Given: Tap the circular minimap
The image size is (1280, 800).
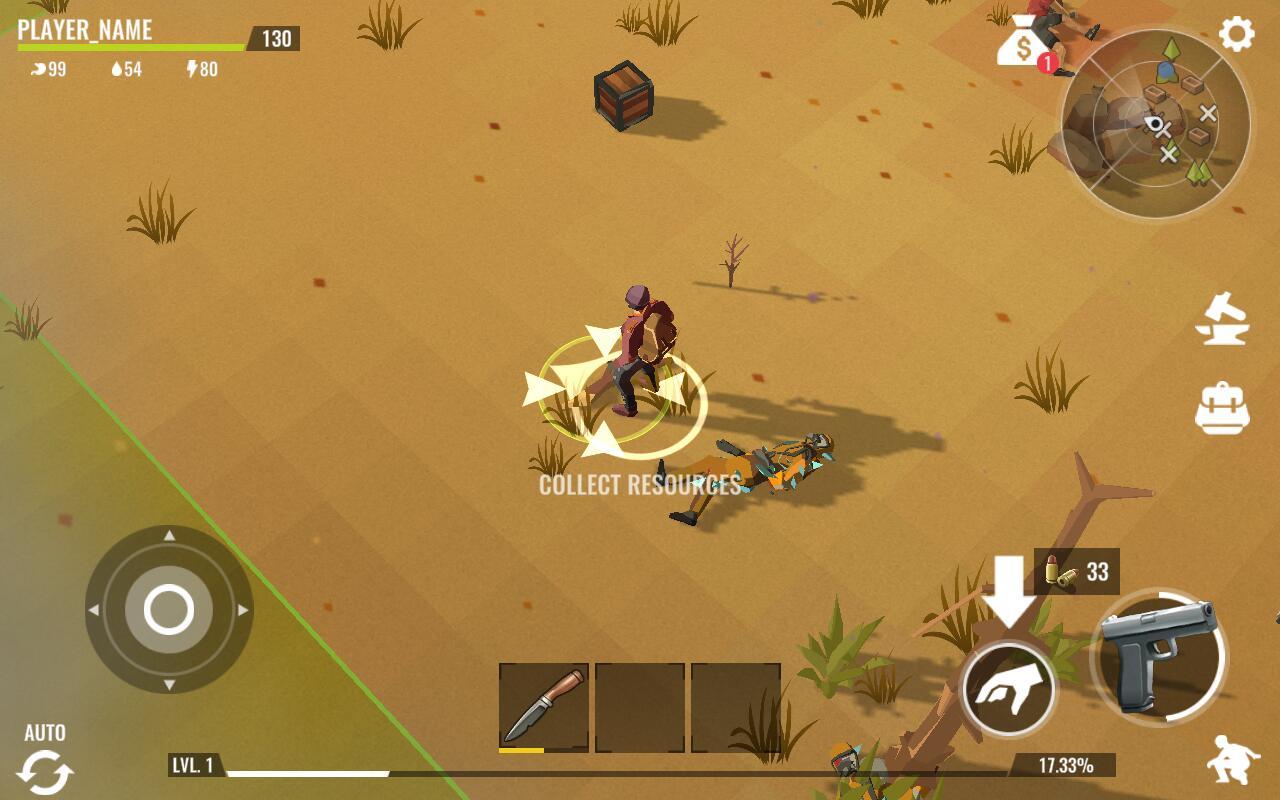Looking at the screenshot, I should click(1155, 125).
